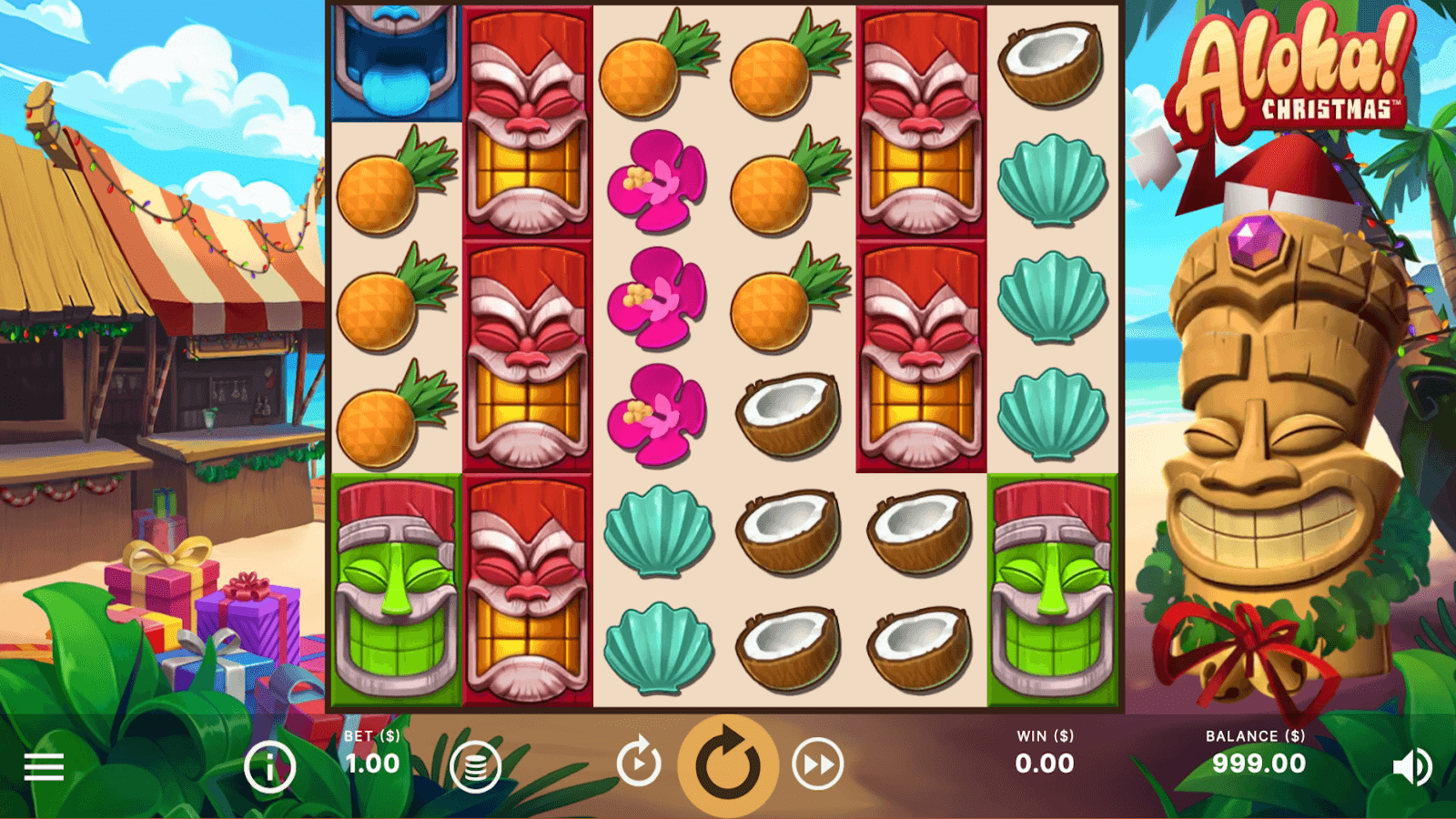Toggle the sound speaker icon
1456x819 pixels.
(1411, 766)
